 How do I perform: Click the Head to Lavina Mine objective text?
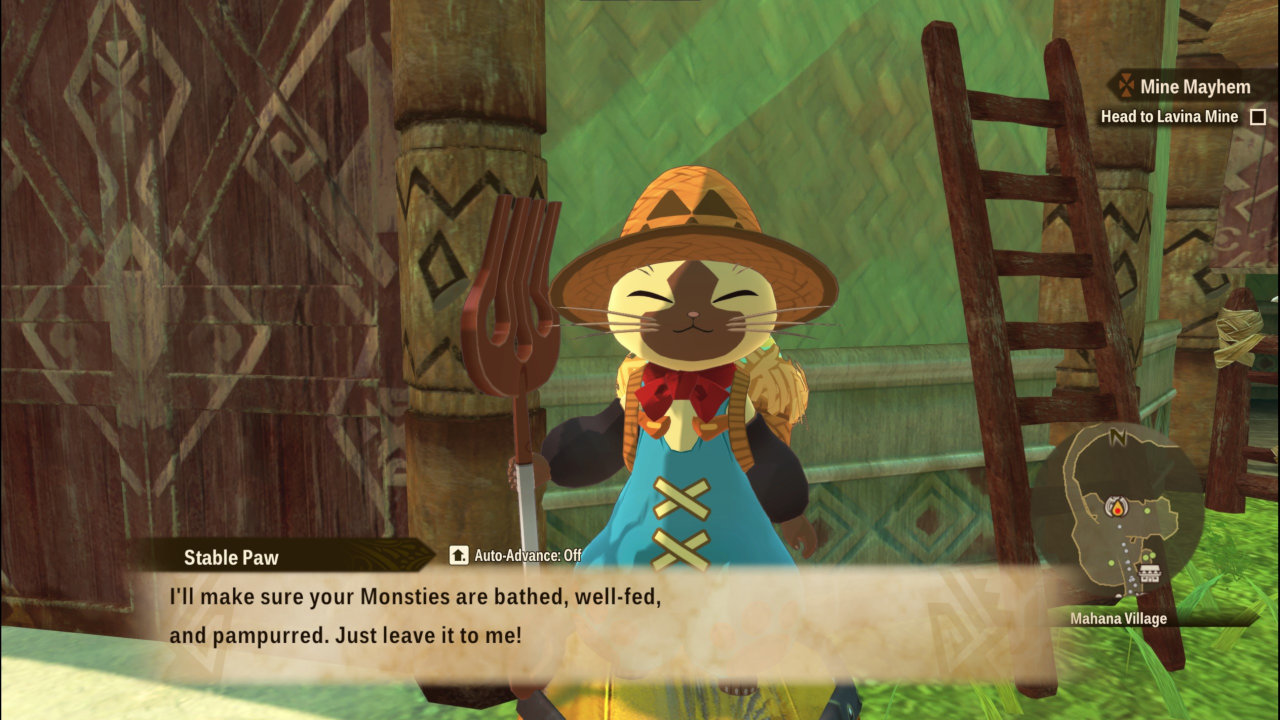point(1170,116)
